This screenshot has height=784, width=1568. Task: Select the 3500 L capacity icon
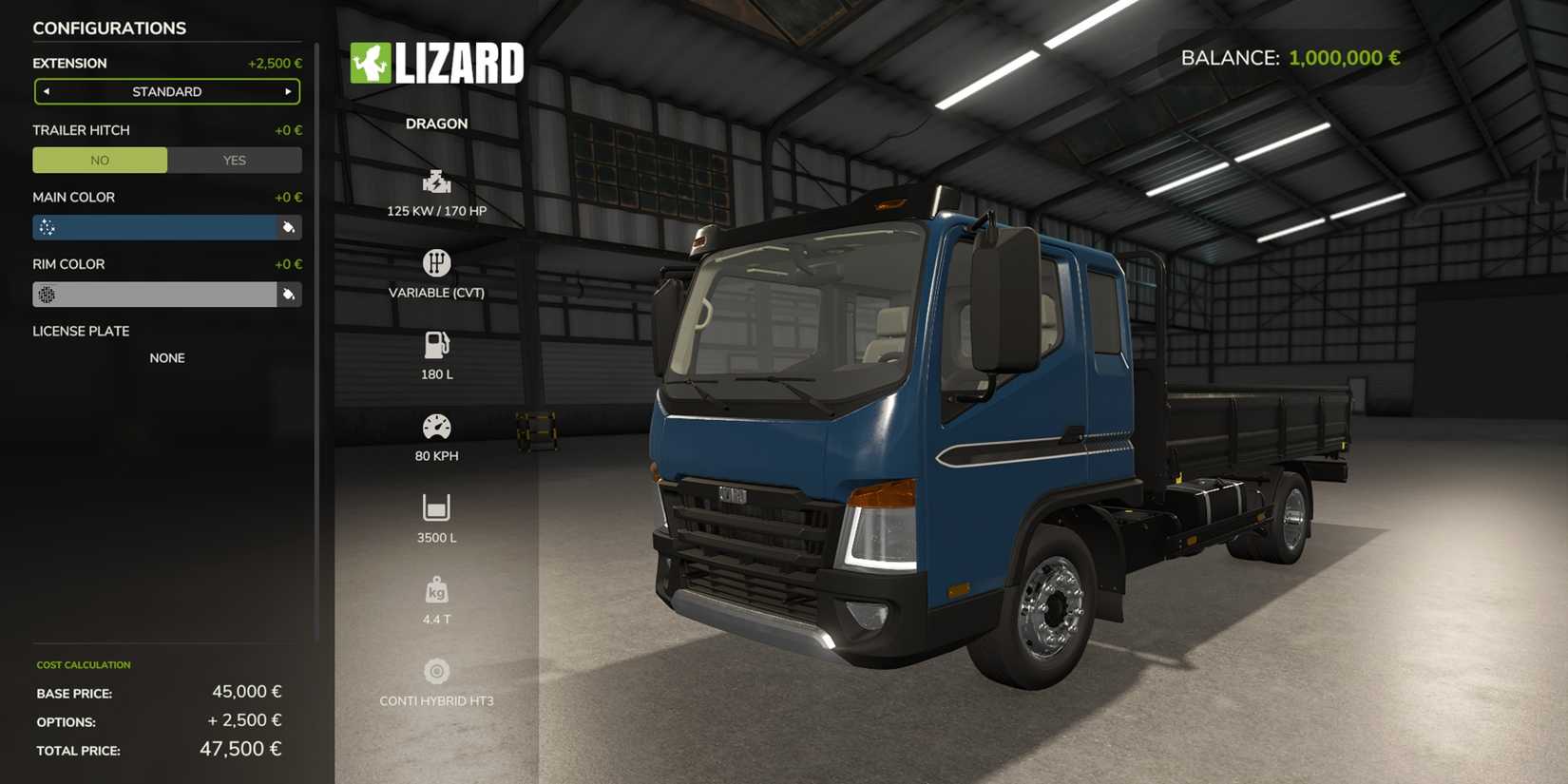pyautogui.click(x=436, y=507)
